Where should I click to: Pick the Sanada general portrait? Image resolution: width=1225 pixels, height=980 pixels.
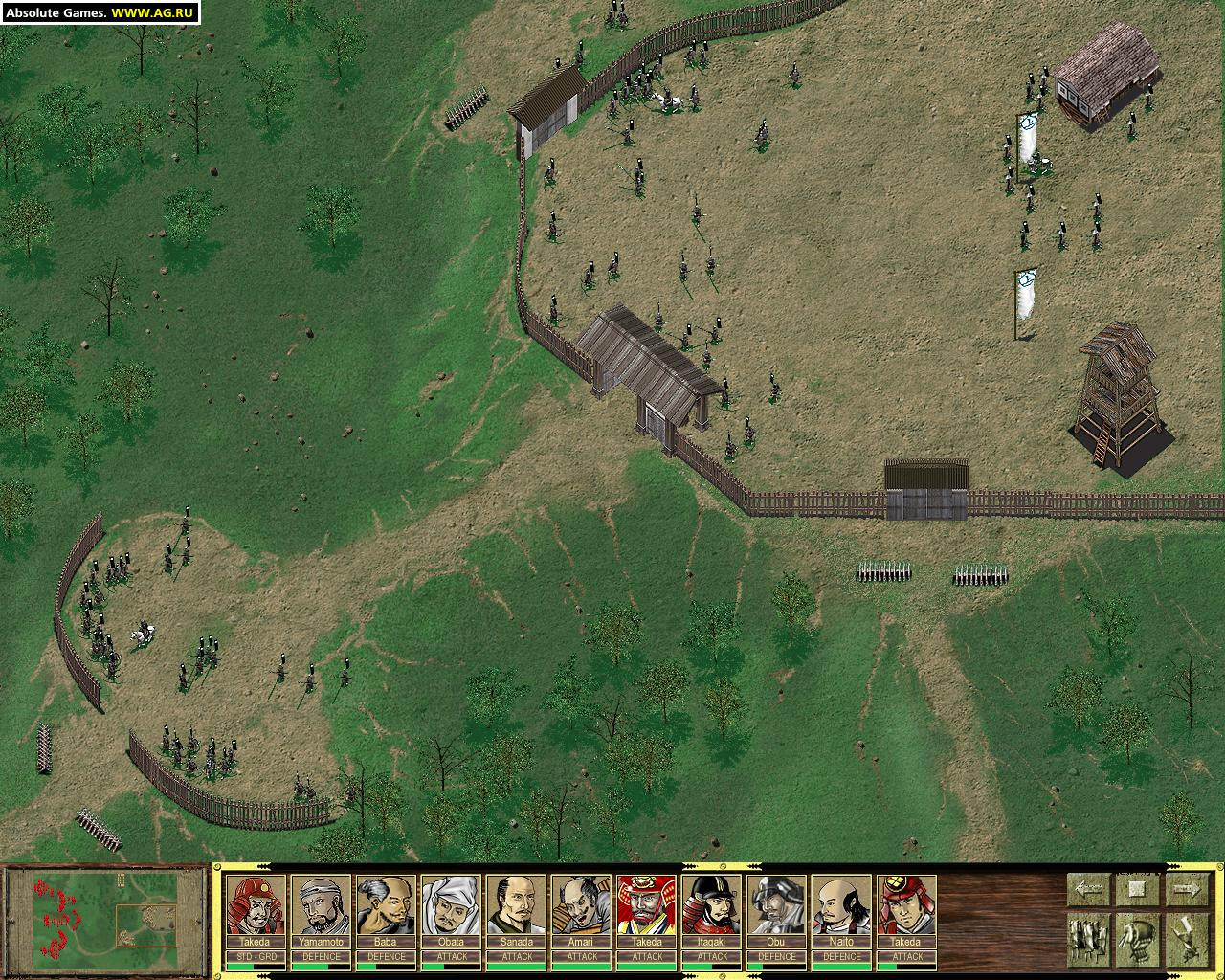[x=517, y=905]
